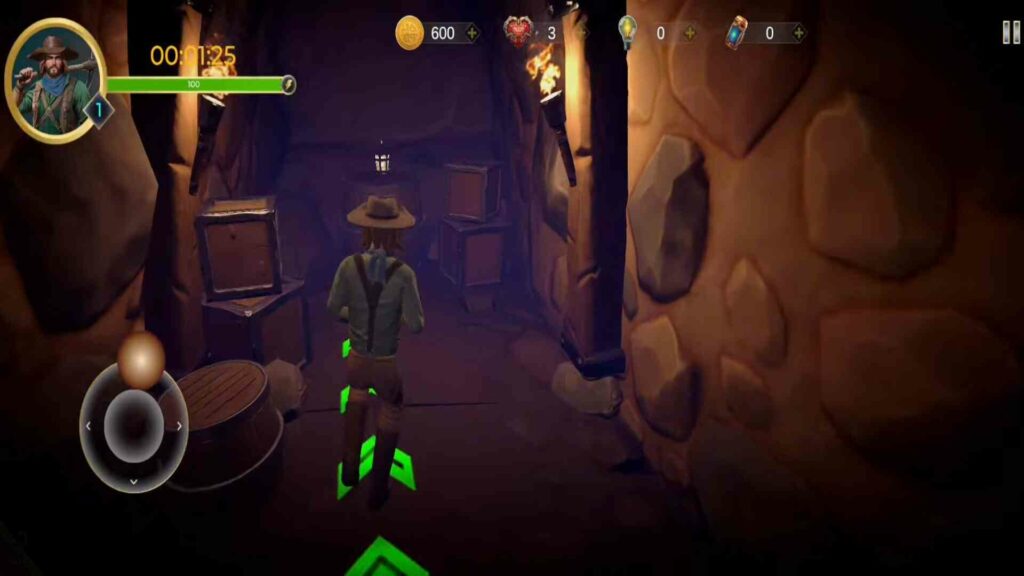Tap the lightning bolt icon on energy bar
Image resolution: width=1024 pixels, height=576 pixels.
(x=288, y=84)
